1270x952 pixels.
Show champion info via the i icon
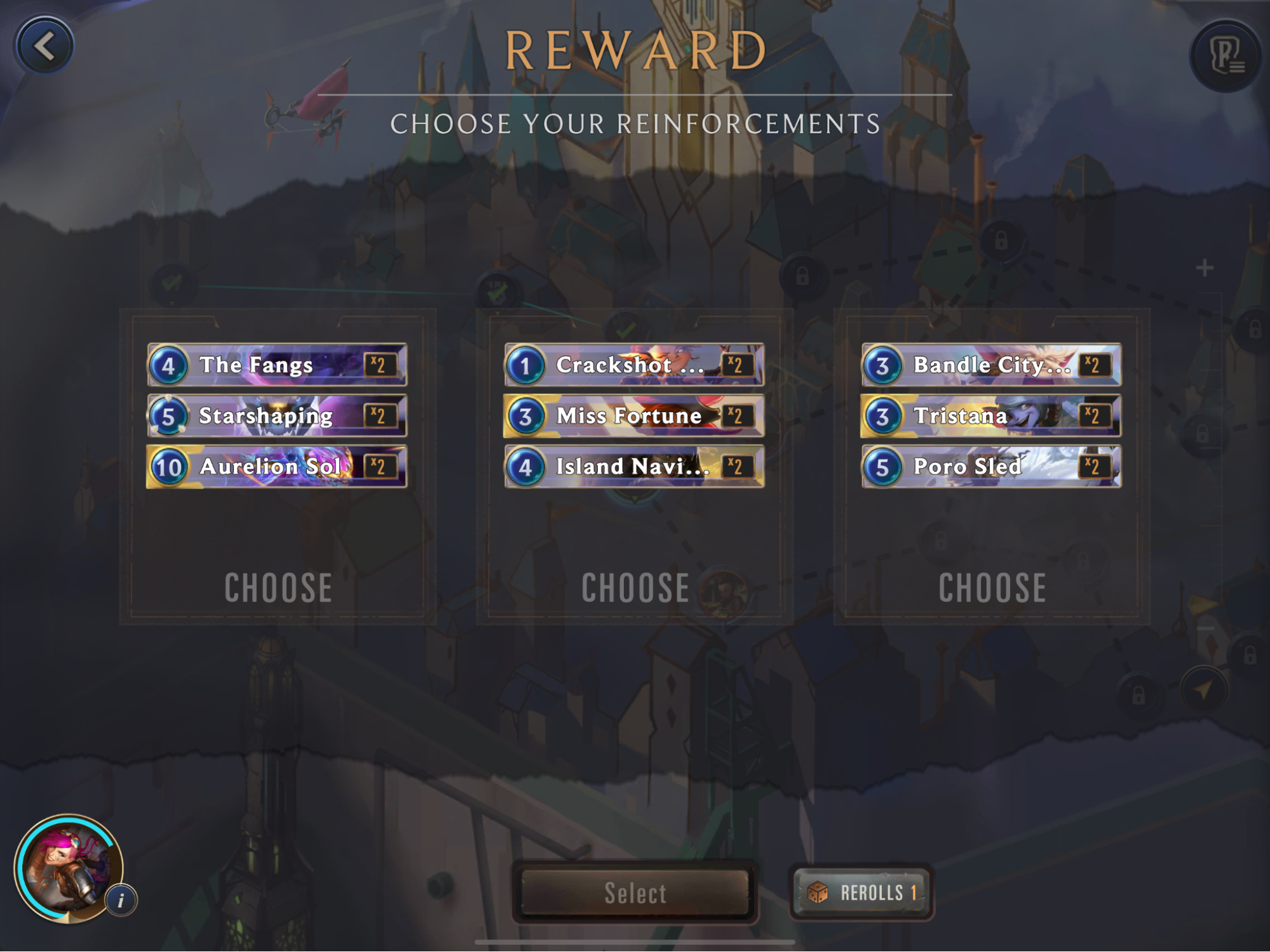[x=121, y=899]
